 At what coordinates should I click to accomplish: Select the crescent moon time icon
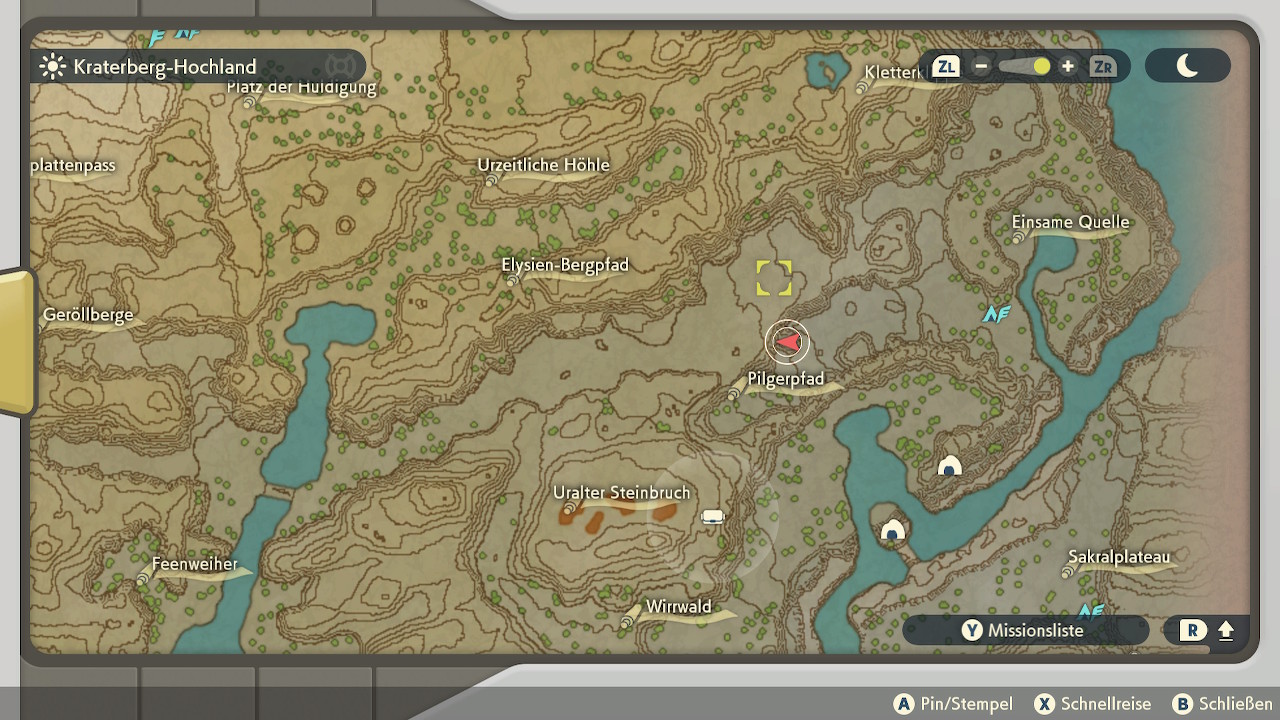tap(1187, 66)
